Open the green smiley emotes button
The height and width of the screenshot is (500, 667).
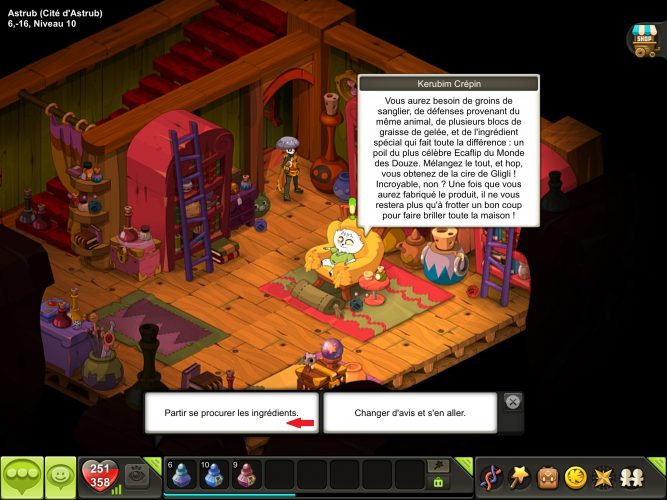[x=62, y=478]
